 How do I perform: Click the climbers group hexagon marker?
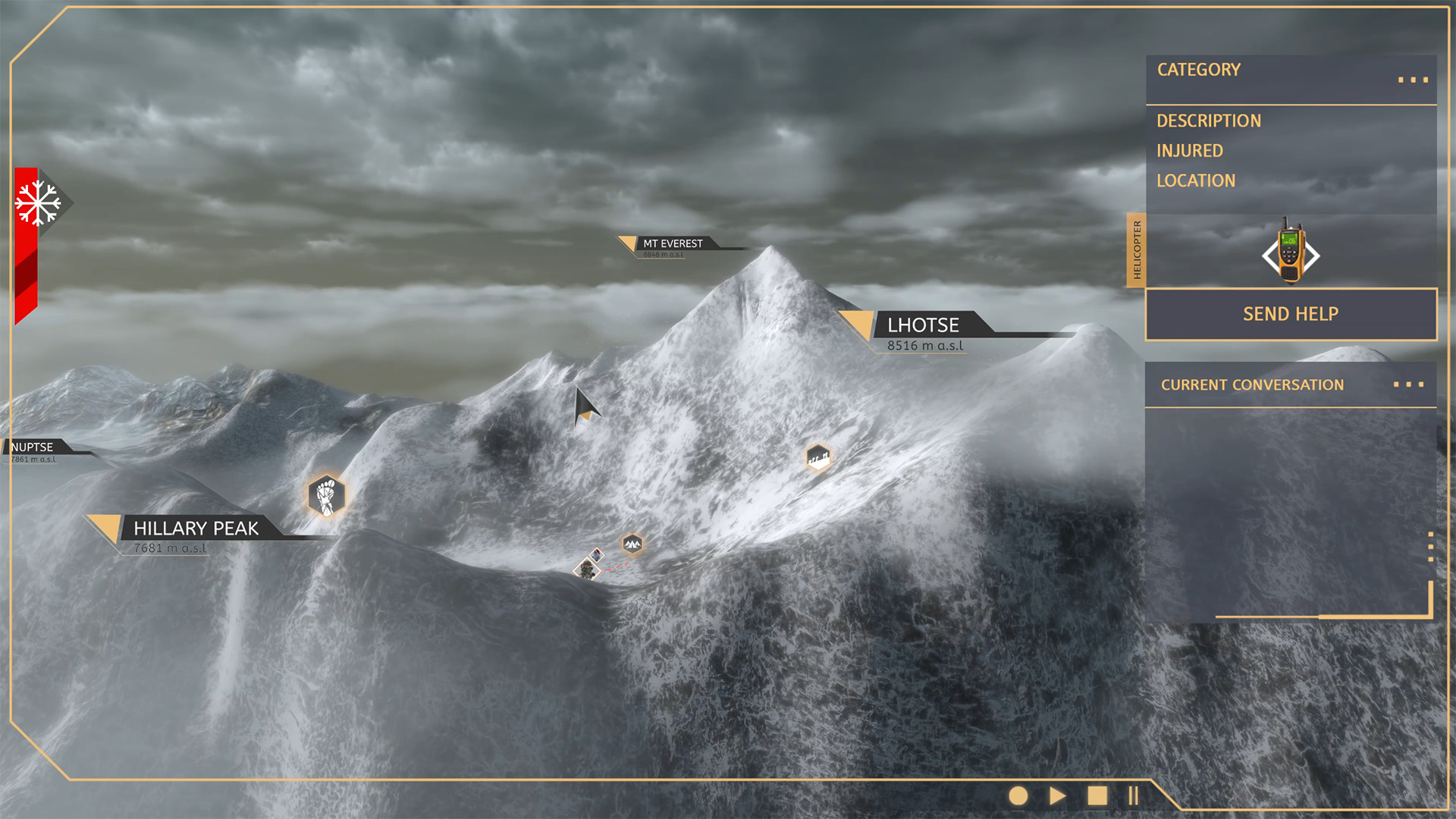pos(817,457)
